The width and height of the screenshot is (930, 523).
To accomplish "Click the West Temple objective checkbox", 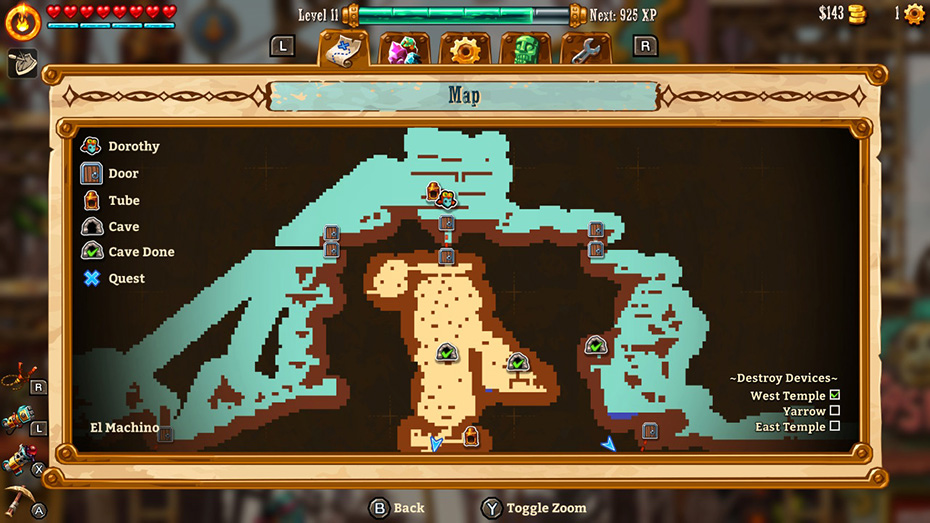I will tap(835, 396).
